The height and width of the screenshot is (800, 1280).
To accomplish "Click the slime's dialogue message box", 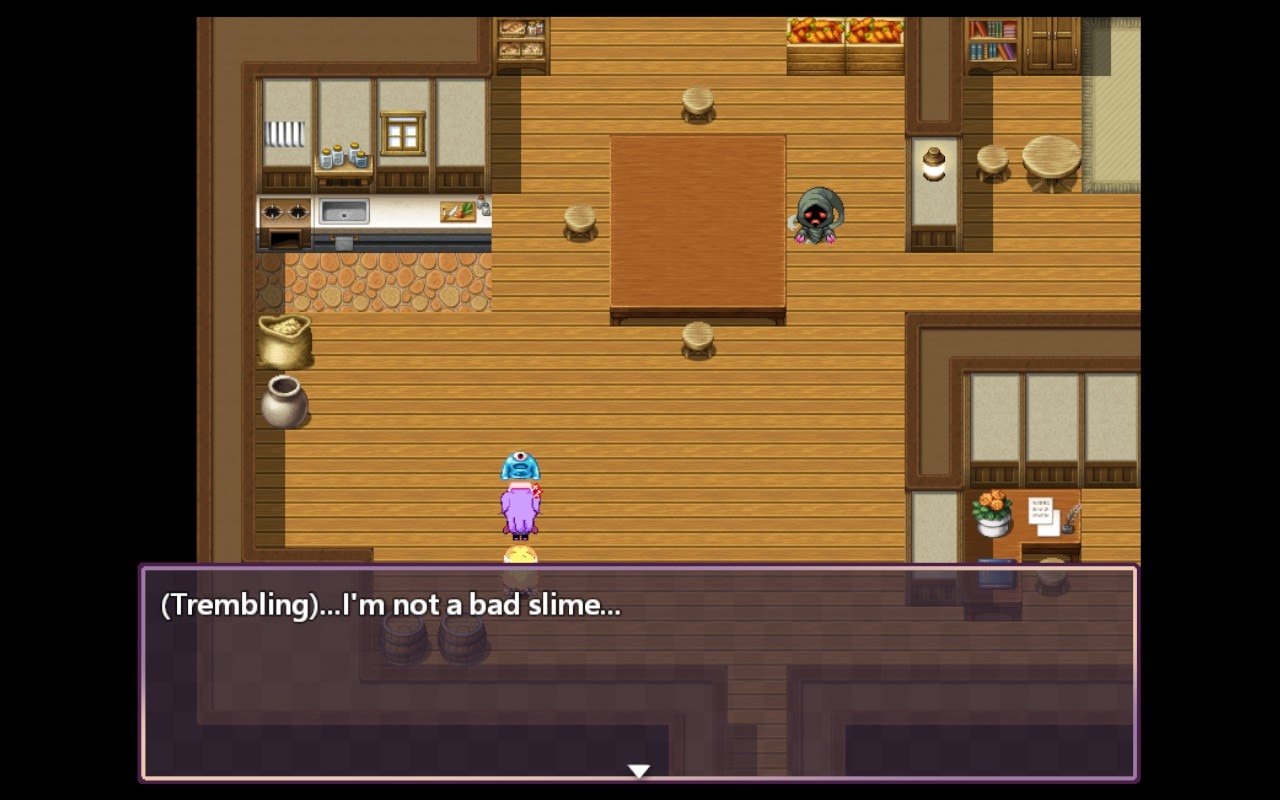I will click(638, 672).
